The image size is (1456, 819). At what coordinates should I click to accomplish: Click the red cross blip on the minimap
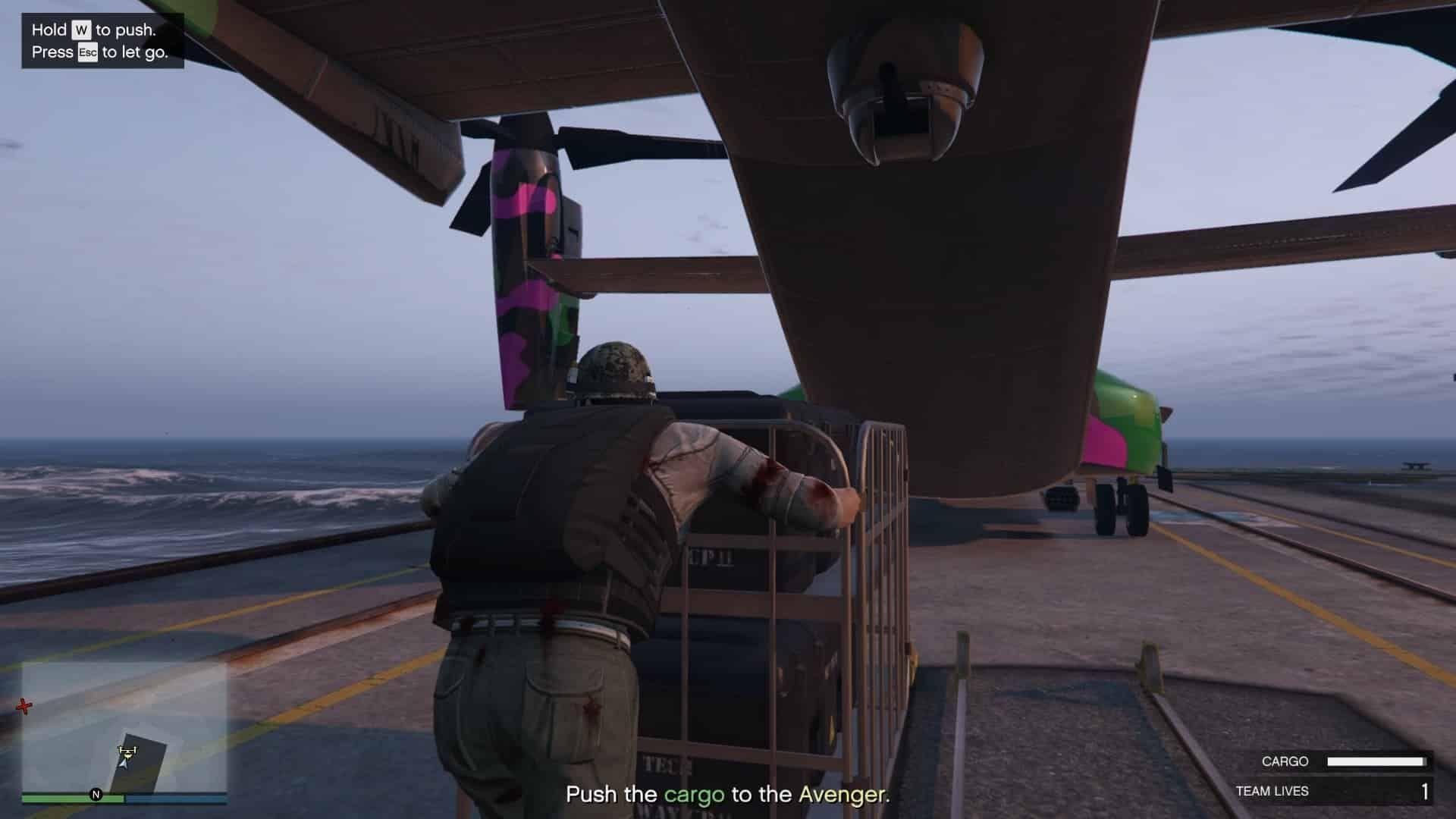tap(24, 706)
